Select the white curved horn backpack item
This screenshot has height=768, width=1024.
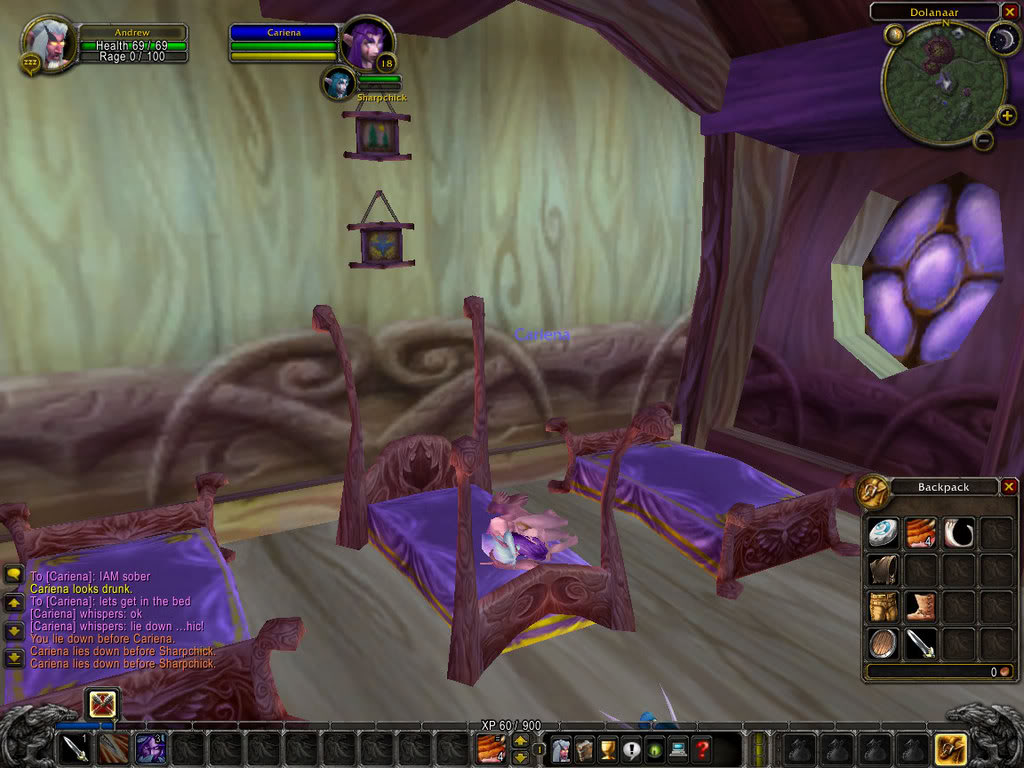(x=958, y=532)
